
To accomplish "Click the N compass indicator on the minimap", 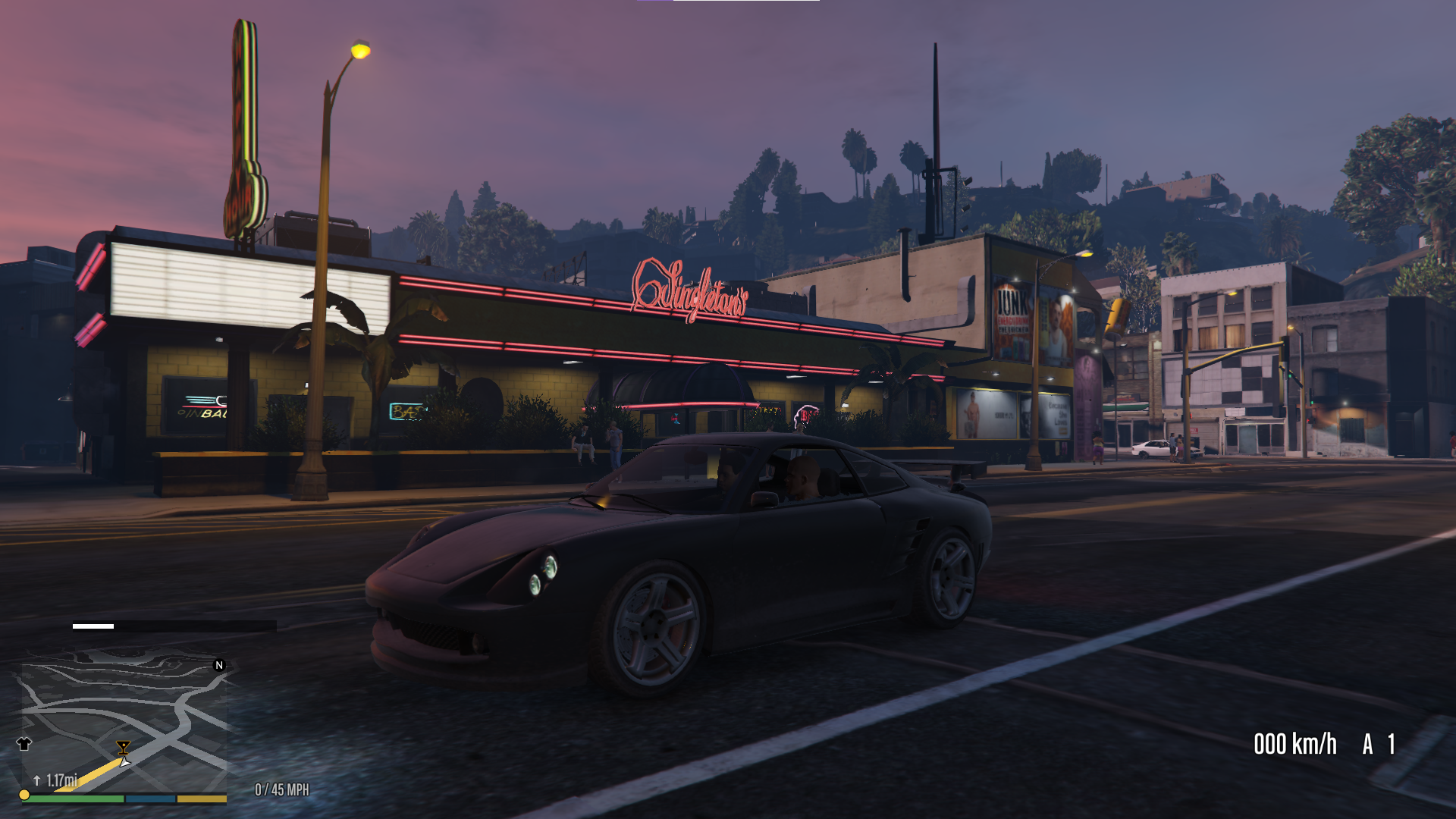I will 219,666.
